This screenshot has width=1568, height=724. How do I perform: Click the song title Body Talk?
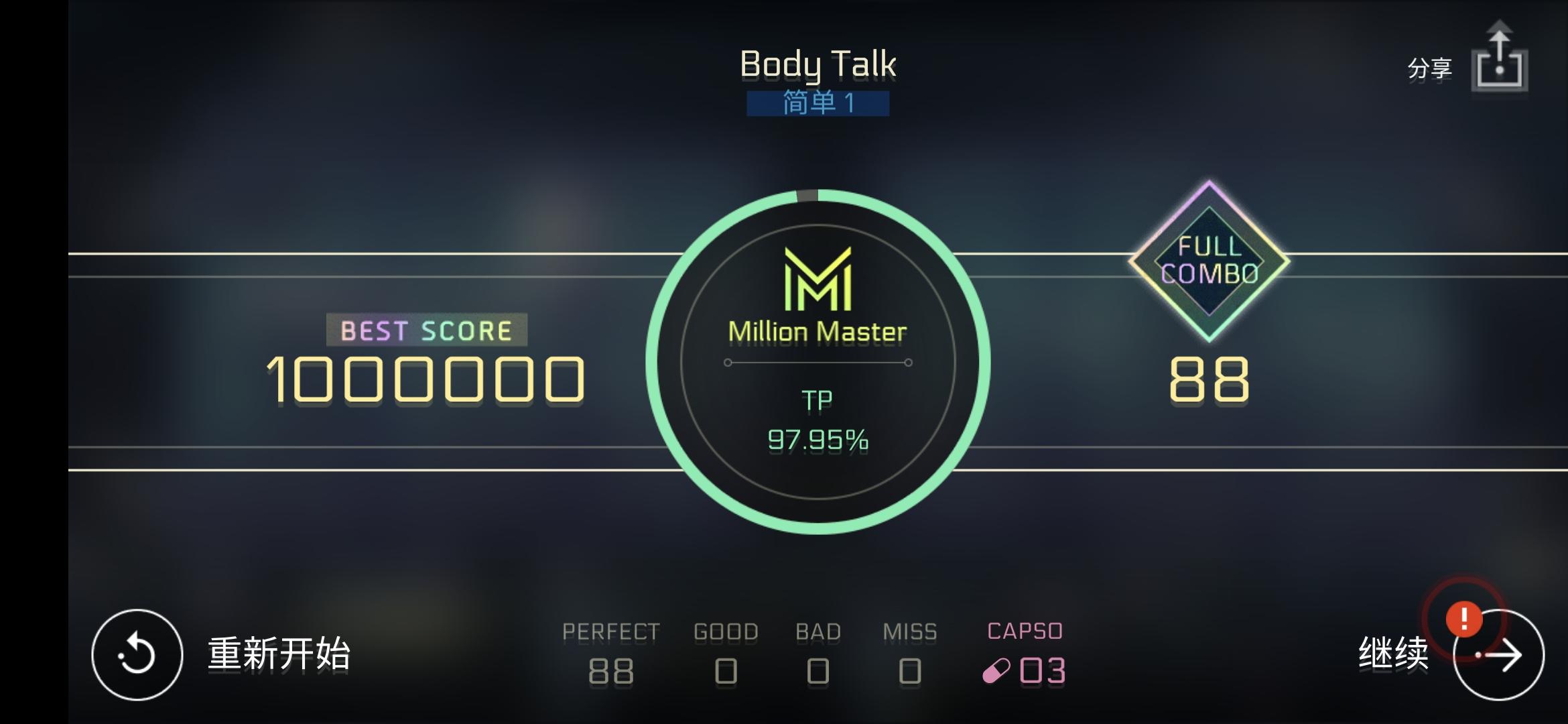[x=818, y=64]
